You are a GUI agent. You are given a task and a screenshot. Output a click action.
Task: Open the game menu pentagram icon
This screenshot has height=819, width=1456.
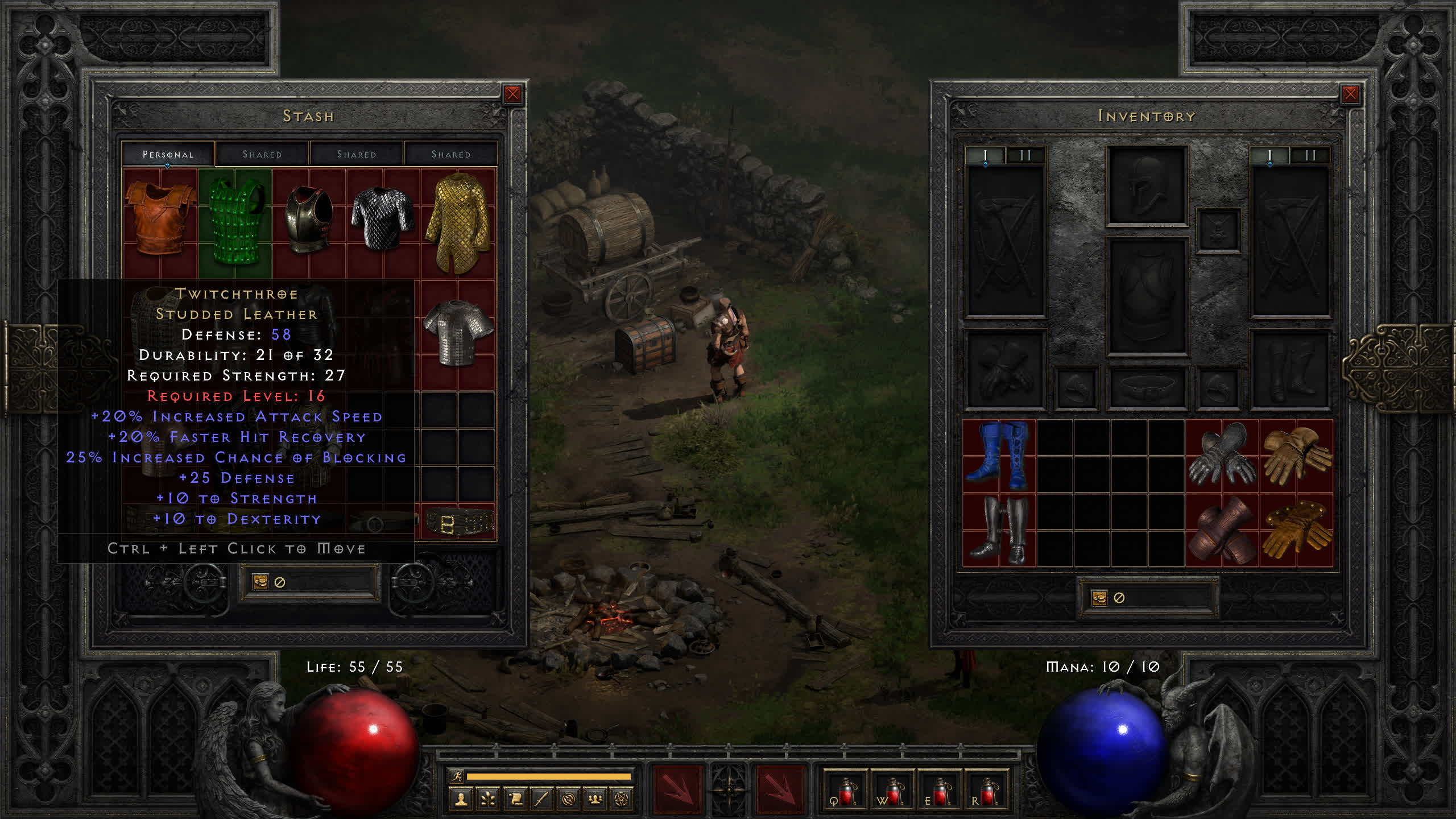[x=622, y=800]
